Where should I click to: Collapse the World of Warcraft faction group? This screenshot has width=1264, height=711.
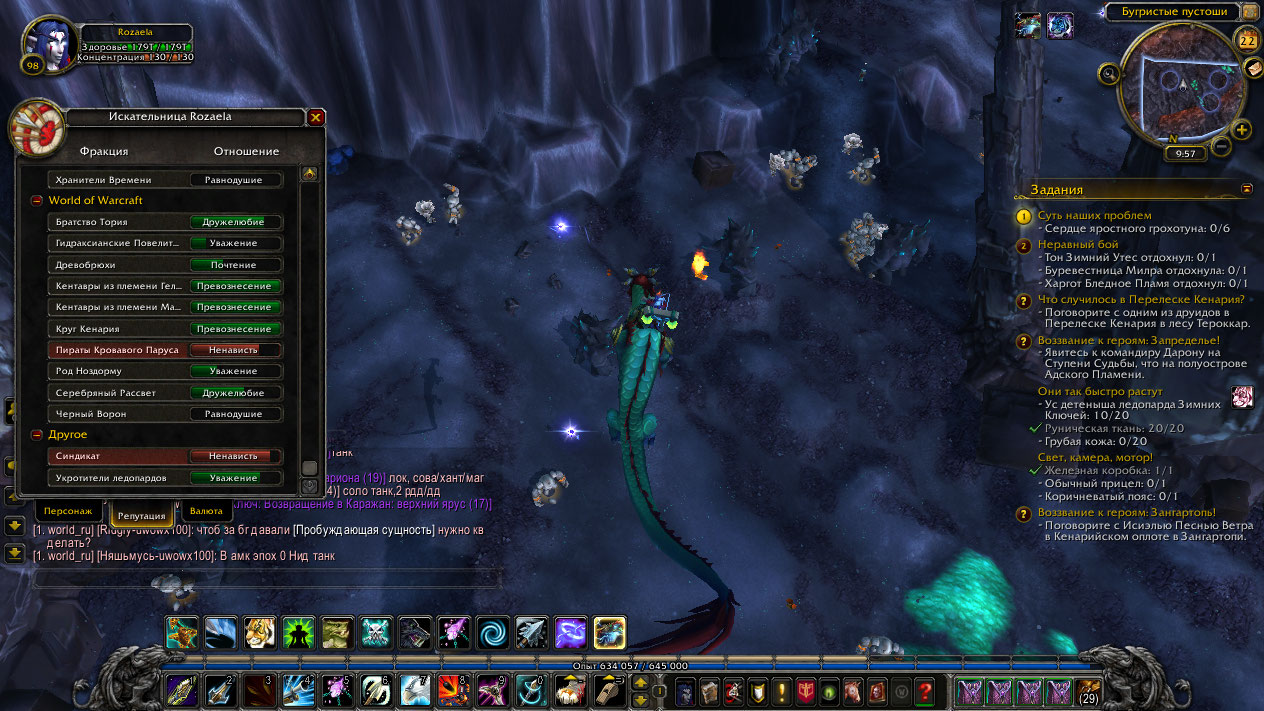[38, 201]
